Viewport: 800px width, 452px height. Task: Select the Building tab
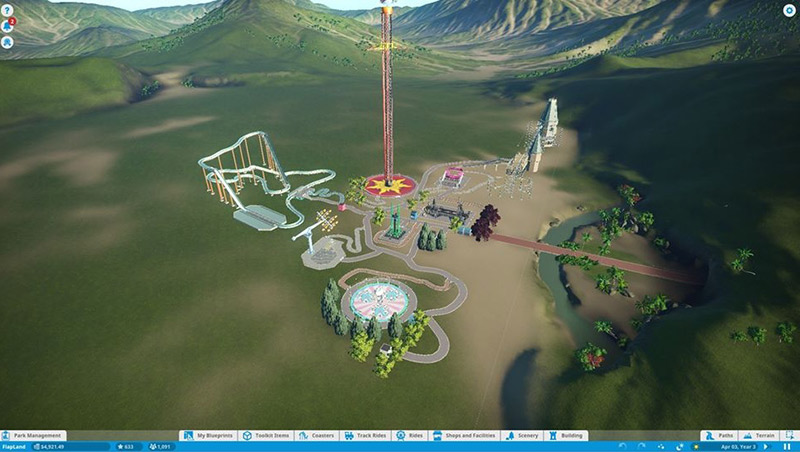point(567,436)
